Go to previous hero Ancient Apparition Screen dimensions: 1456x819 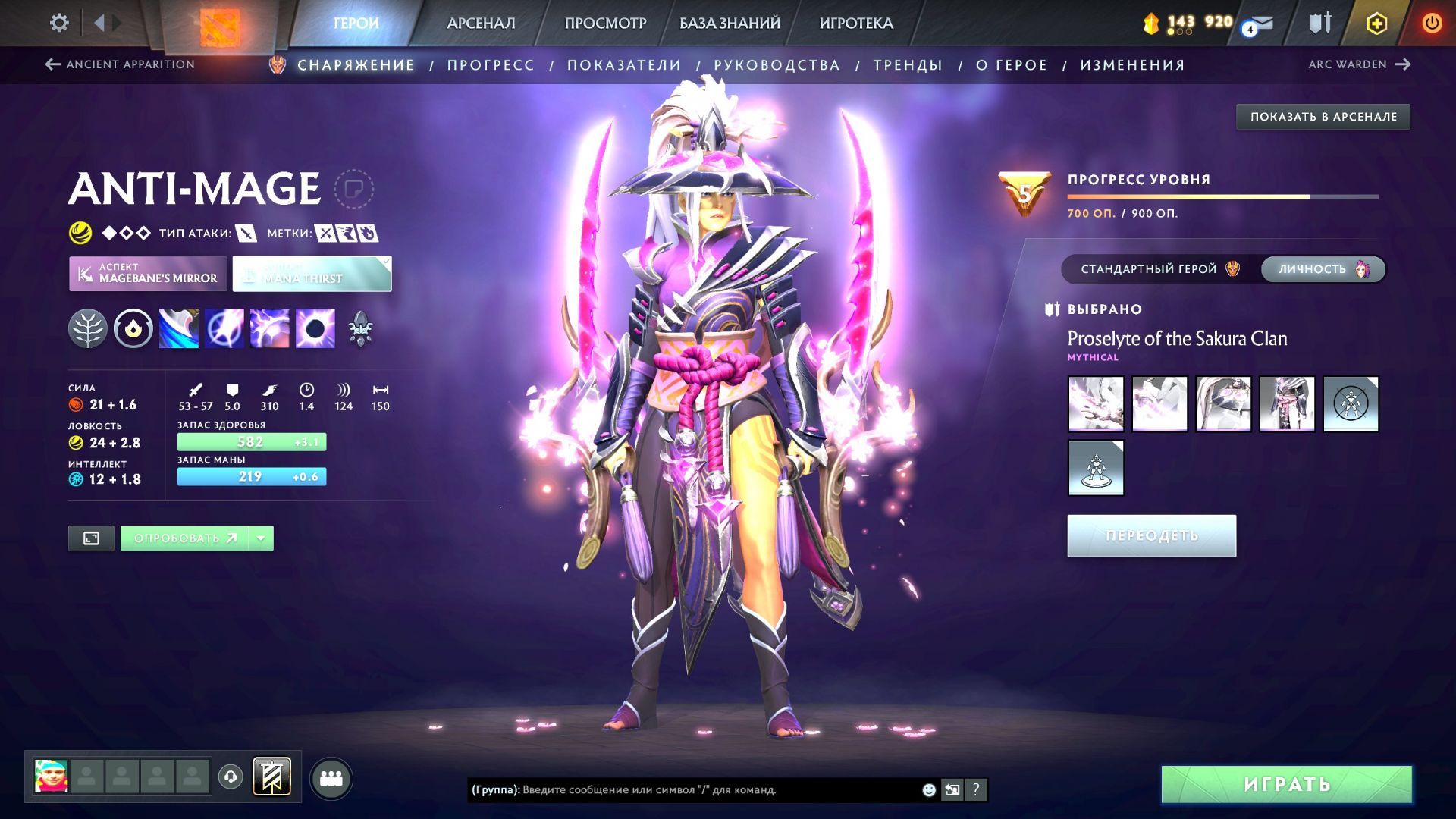pyautogui.click(x=120, y=64)
